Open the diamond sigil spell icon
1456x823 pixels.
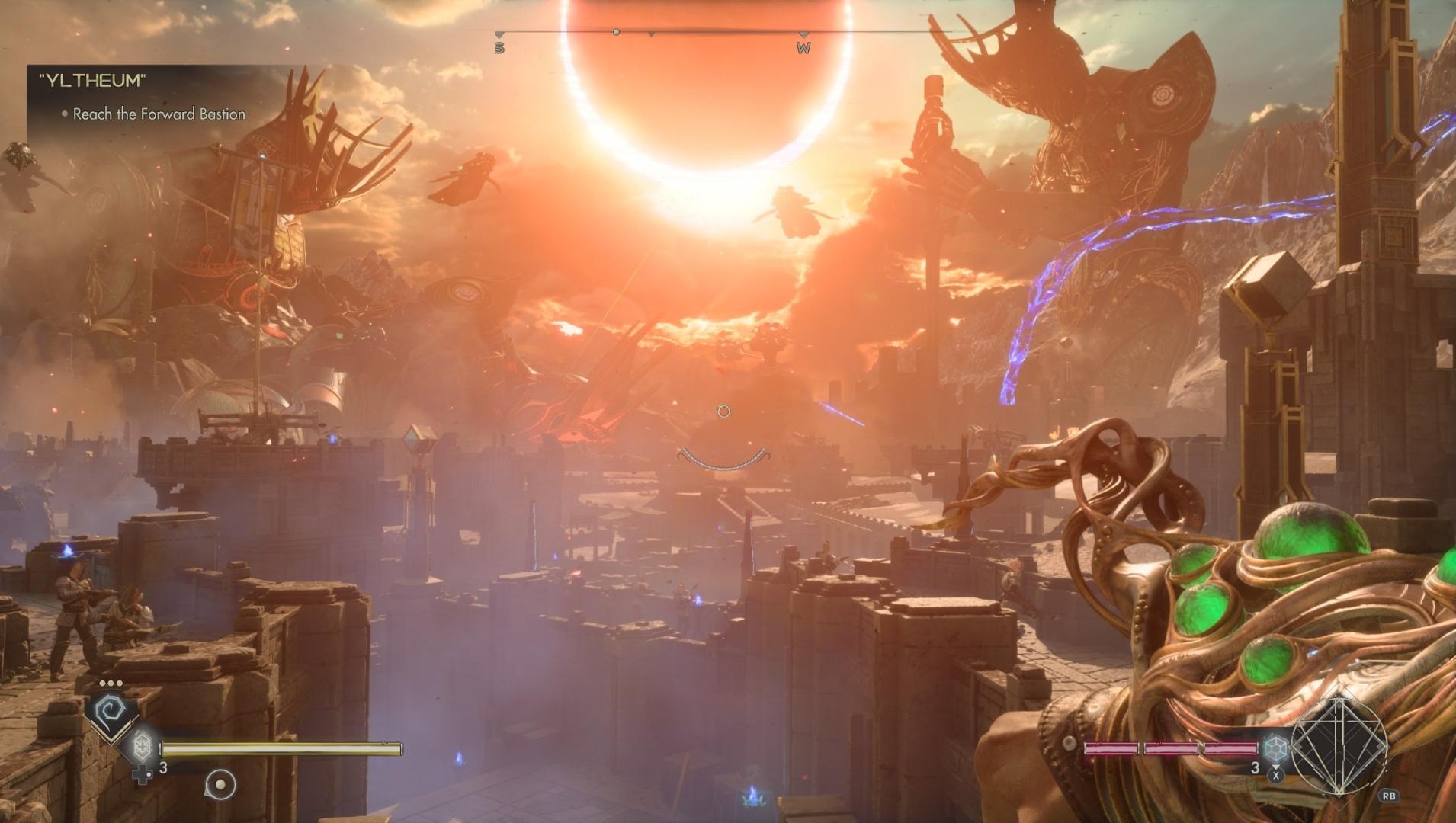pos(1338,746)
